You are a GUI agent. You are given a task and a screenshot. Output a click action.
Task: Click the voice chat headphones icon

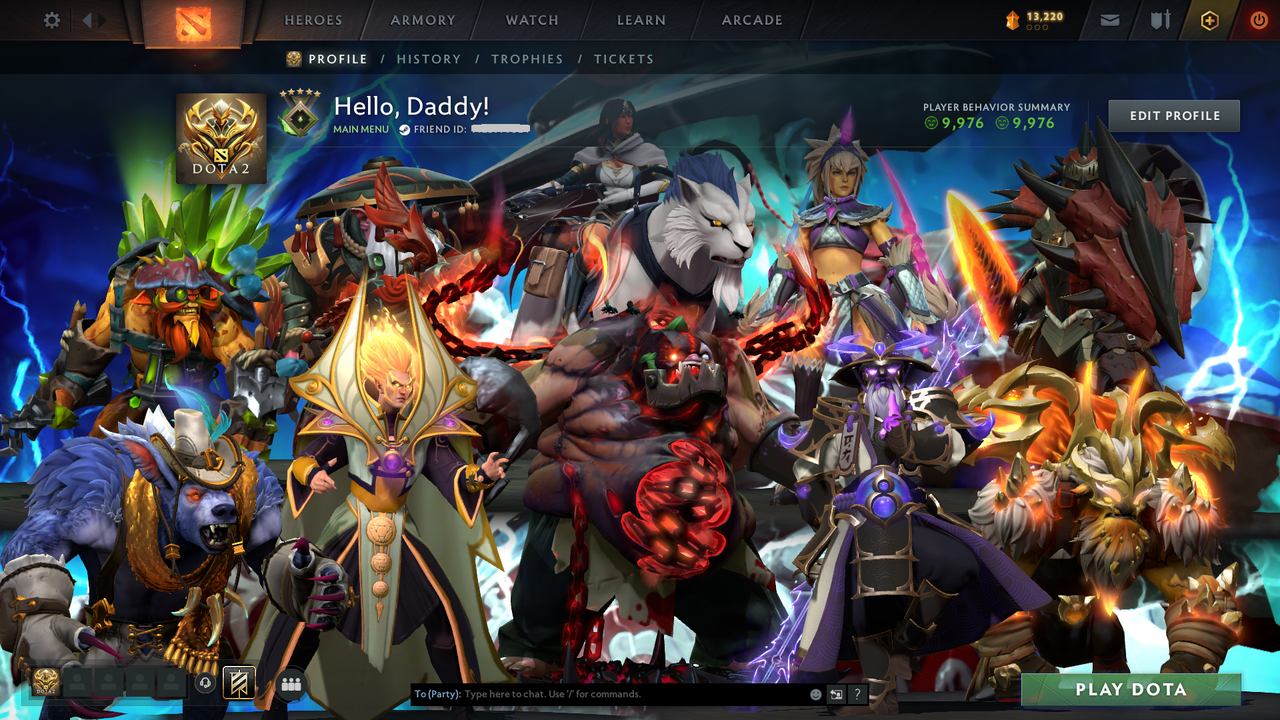[204, 684]
